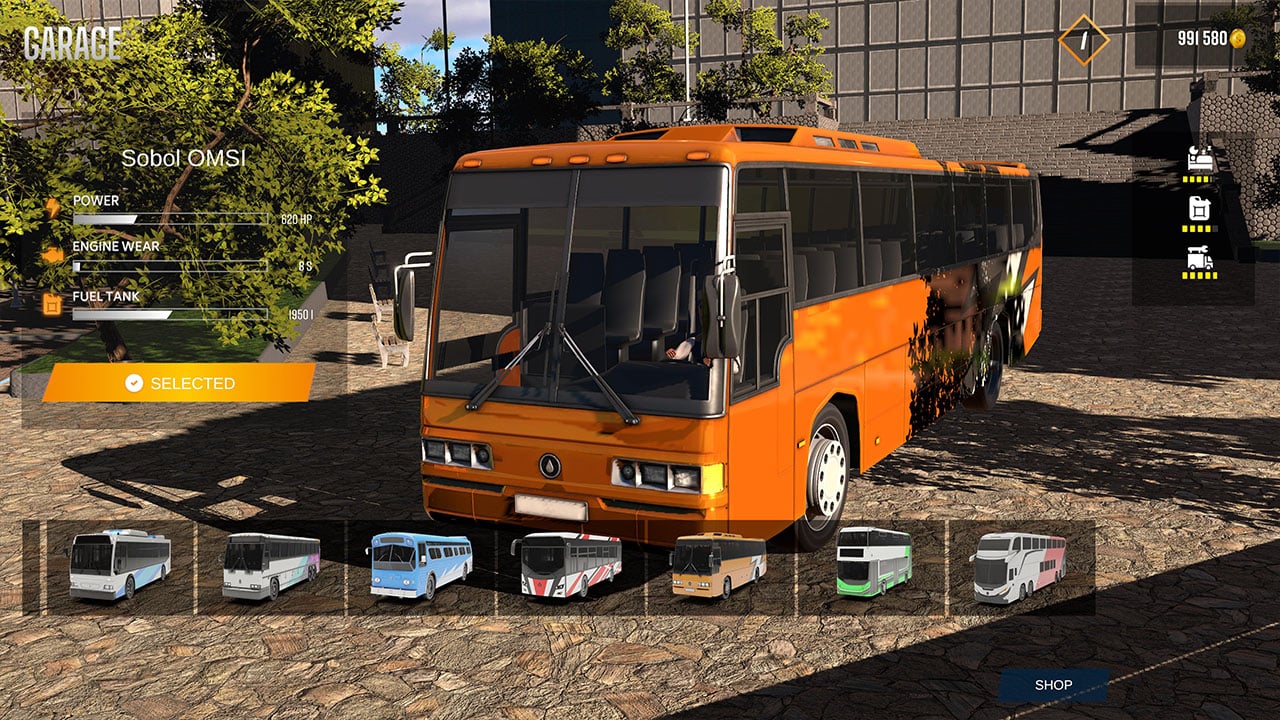Adjust the Power progress bar

170,218
